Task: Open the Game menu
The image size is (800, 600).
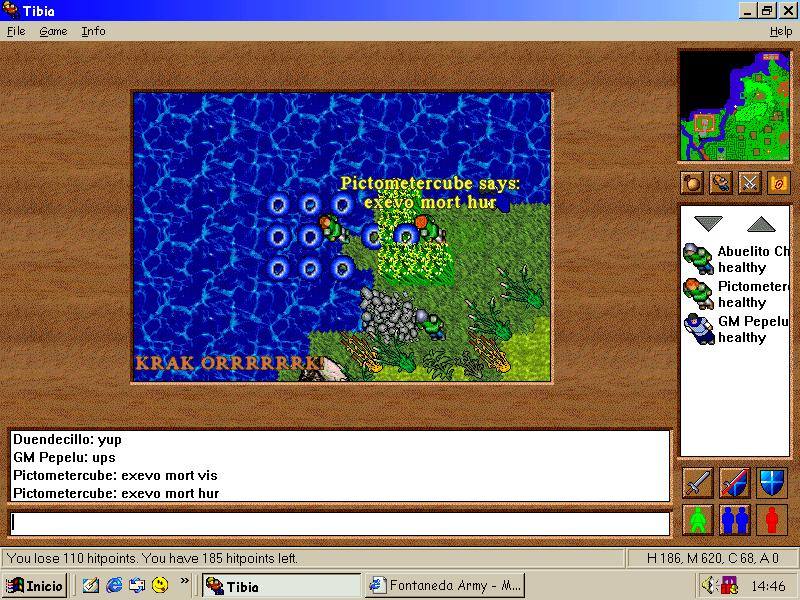Action: (53, 31)
